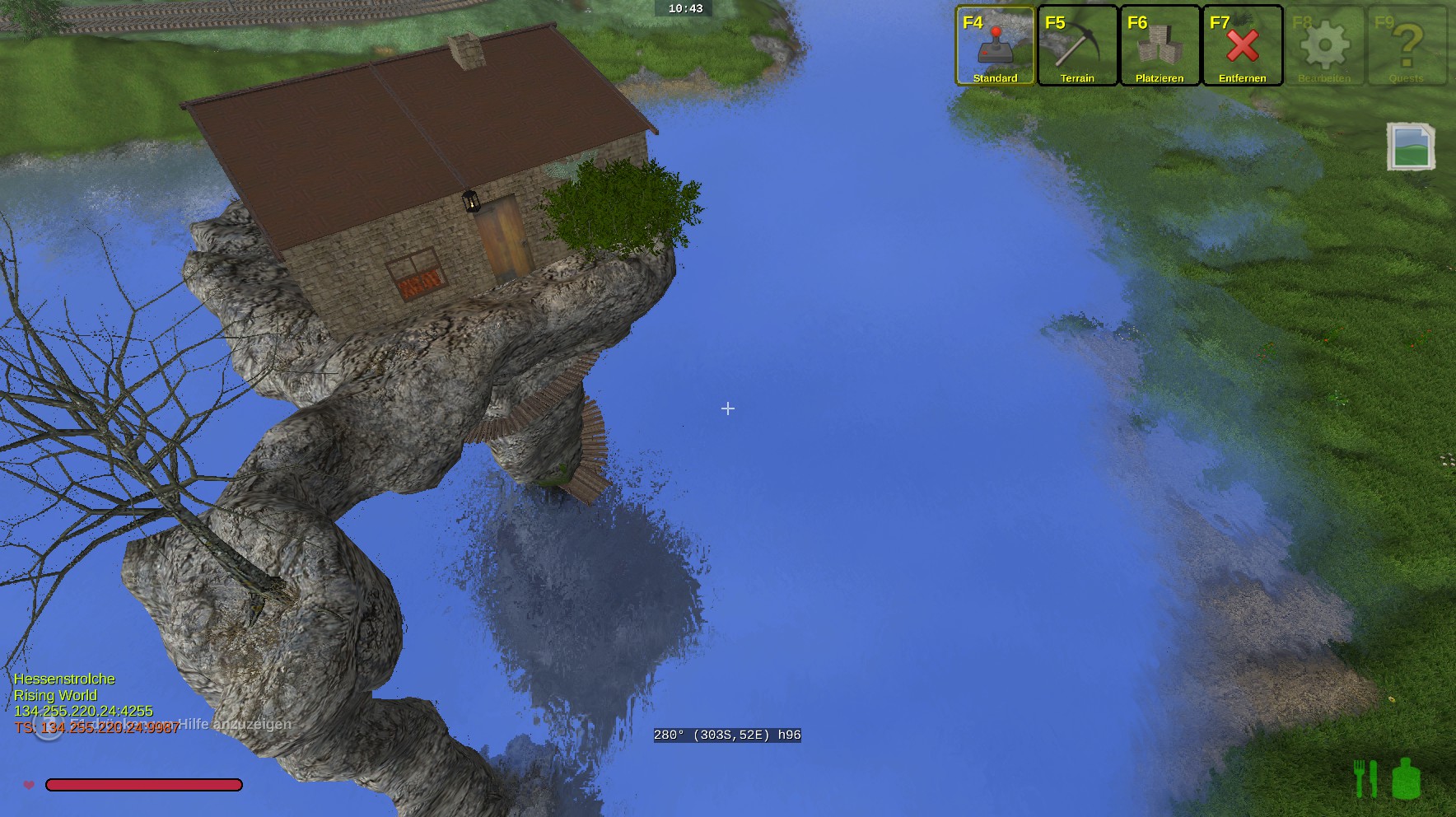This screenshot has height=817, width=1456.
Task: Select the F4 Standard mode button
Action: coord(995,46)
